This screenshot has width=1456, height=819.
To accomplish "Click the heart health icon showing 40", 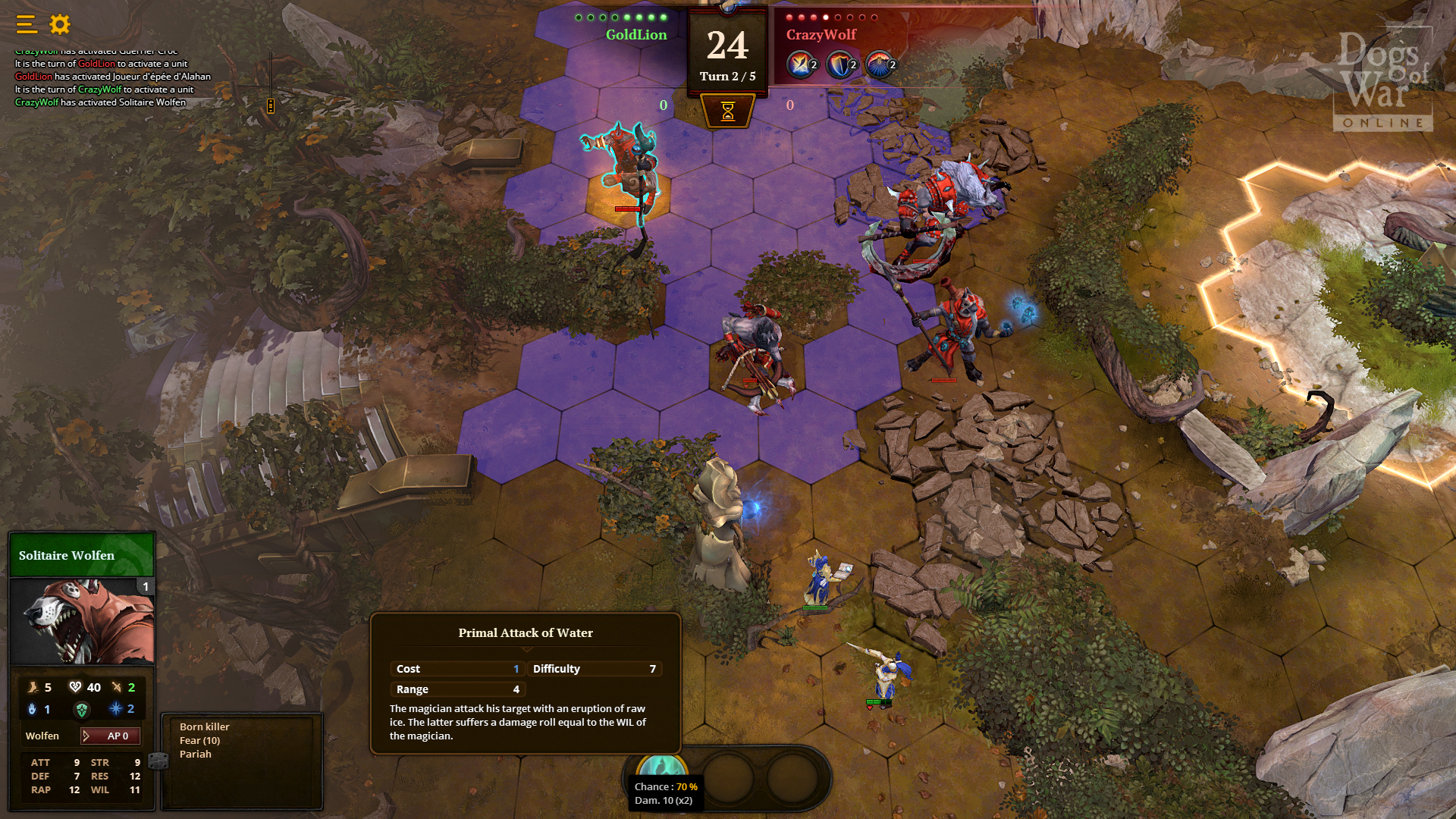I will [74, 688].
